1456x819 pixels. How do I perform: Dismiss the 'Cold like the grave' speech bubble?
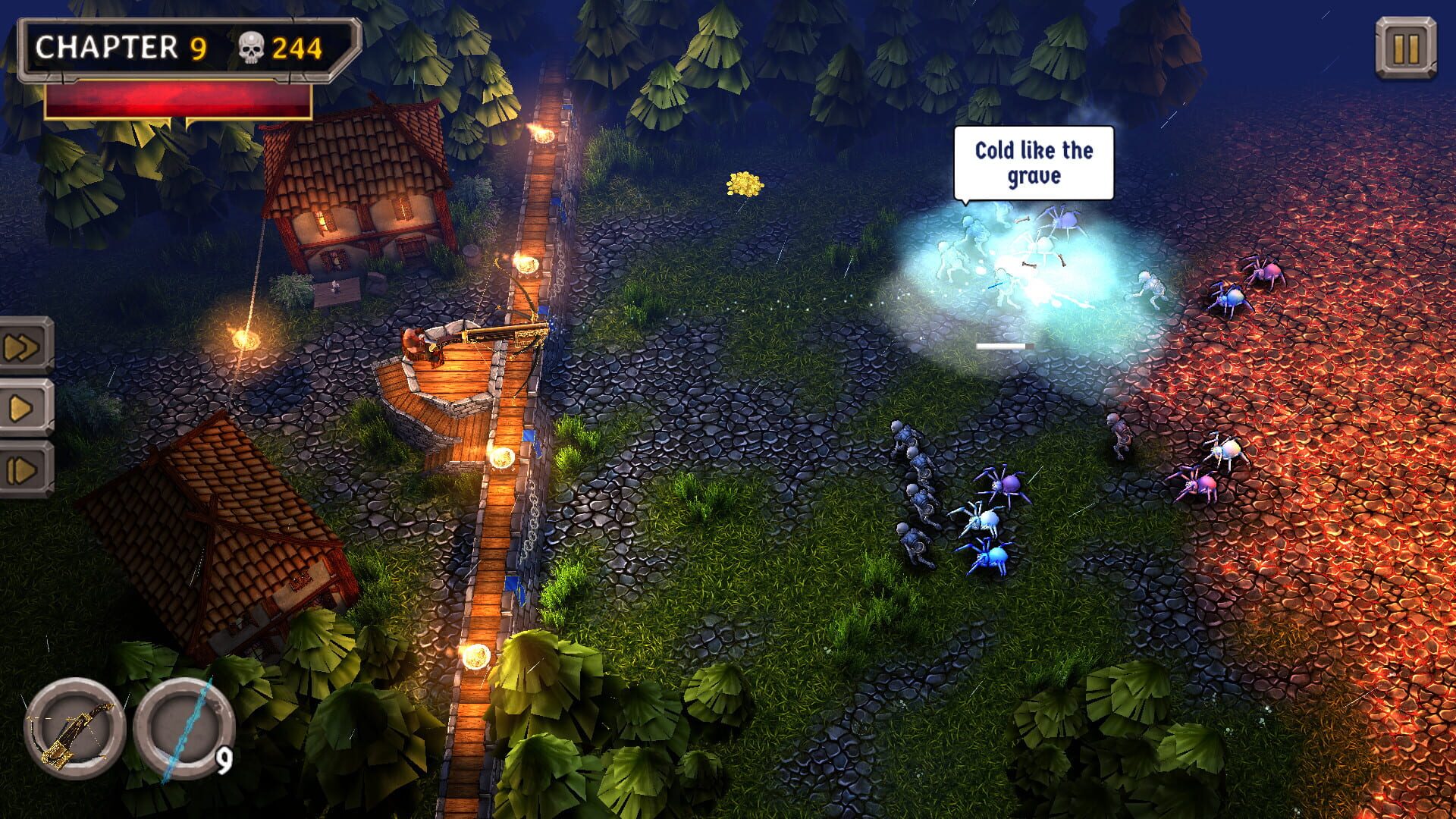[1033, 163]
